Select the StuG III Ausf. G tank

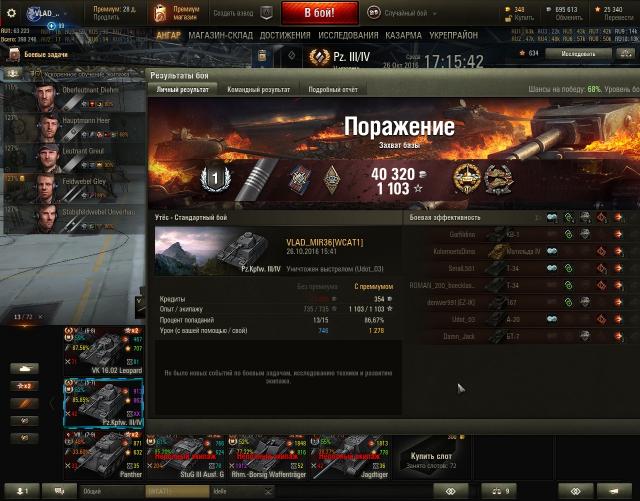click(x=185, y=456)
